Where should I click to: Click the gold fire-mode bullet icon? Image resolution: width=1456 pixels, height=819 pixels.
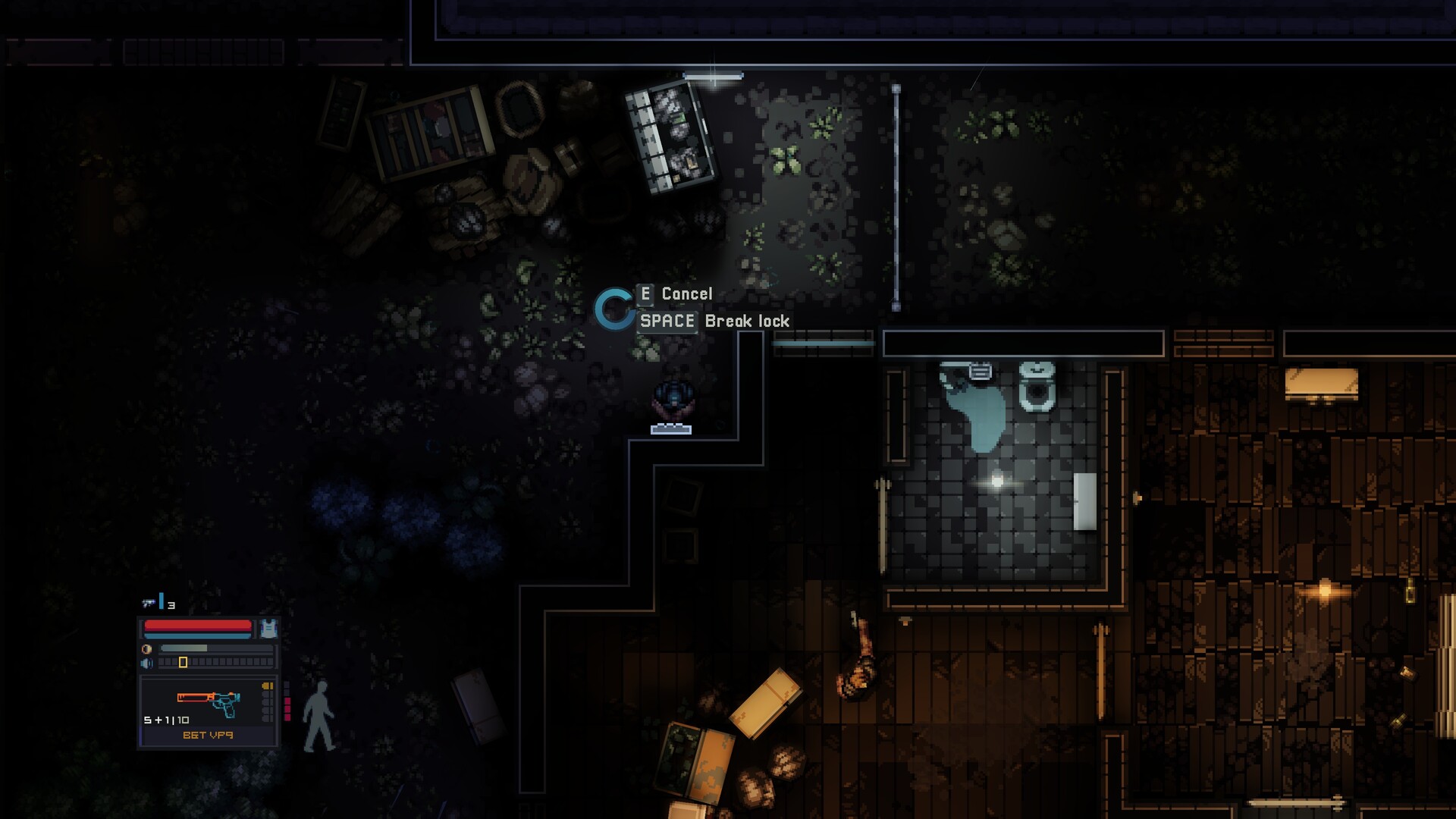[x=268, y=686]
